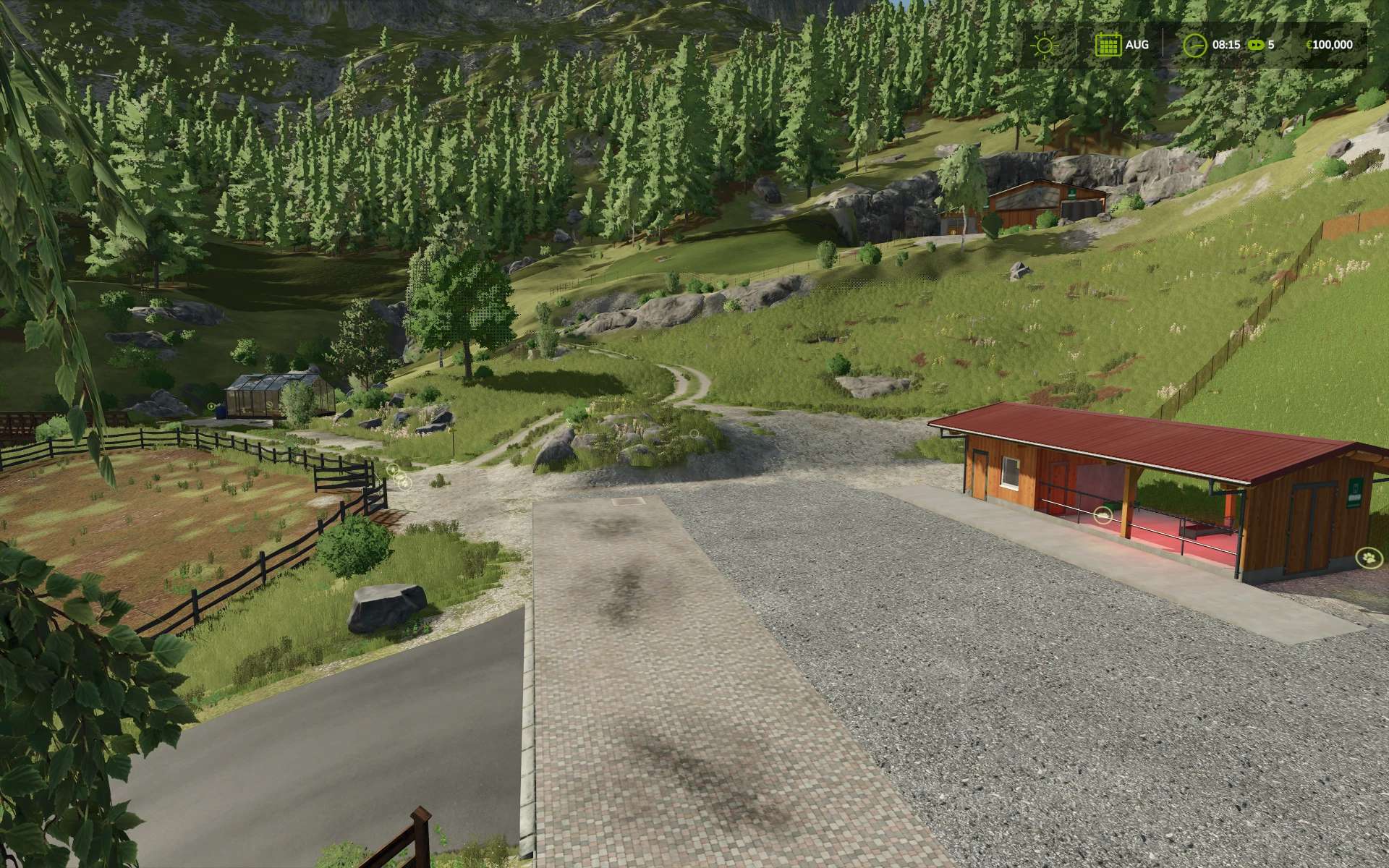
Task: Select the paw print animal marker
Action: (x=1368, y=558)
